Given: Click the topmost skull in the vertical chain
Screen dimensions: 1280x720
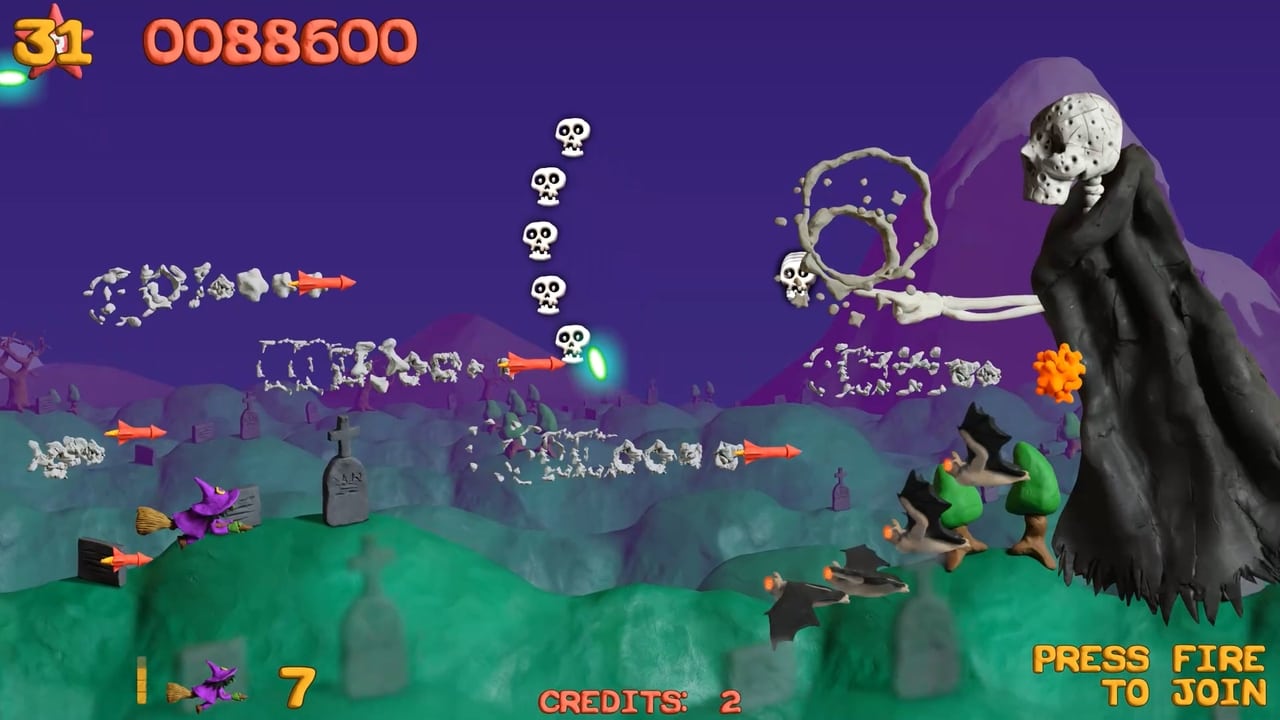Looking at the screenshot, I should [570, 135].
